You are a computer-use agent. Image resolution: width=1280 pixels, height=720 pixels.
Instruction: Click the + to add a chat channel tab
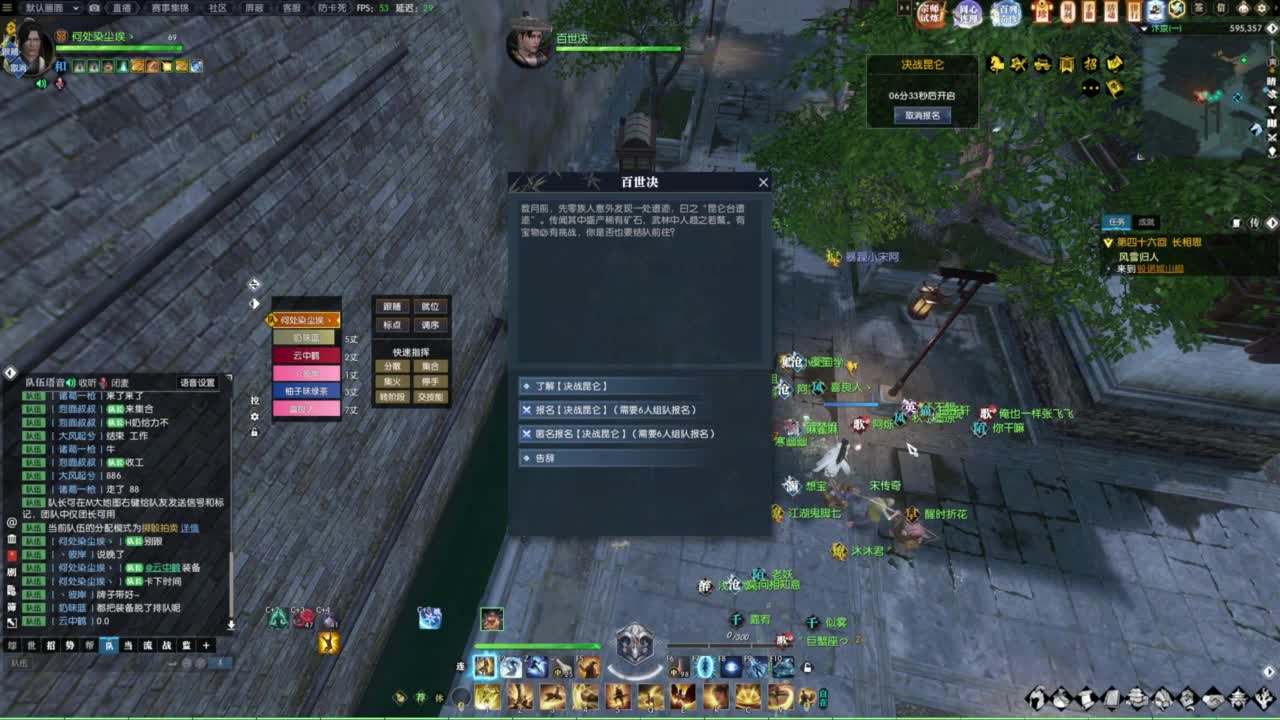[206, 643]
